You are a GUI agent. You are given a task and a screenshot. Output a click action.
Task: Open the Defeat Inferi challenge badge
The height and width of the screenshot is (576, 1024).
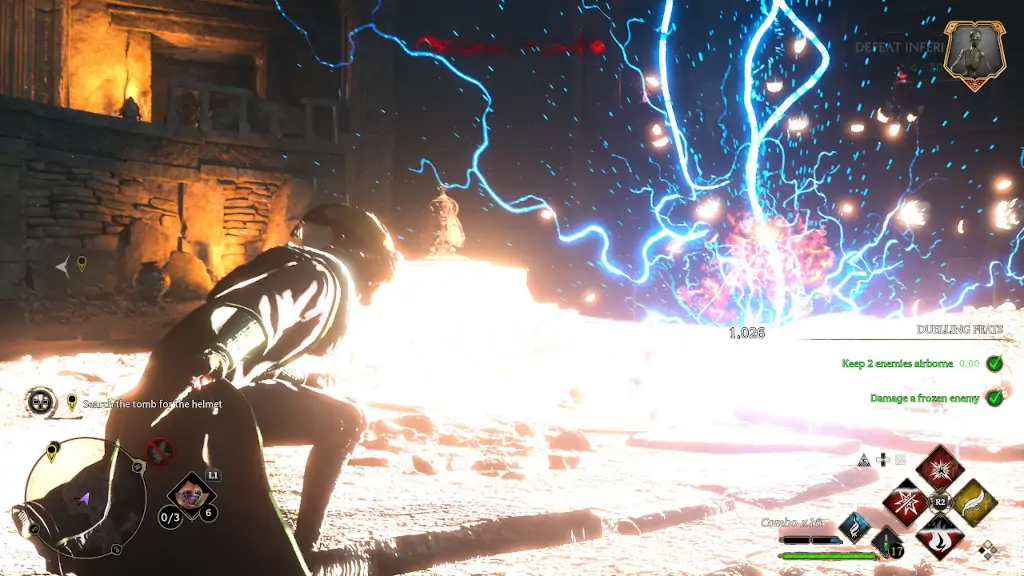(967, 55)
